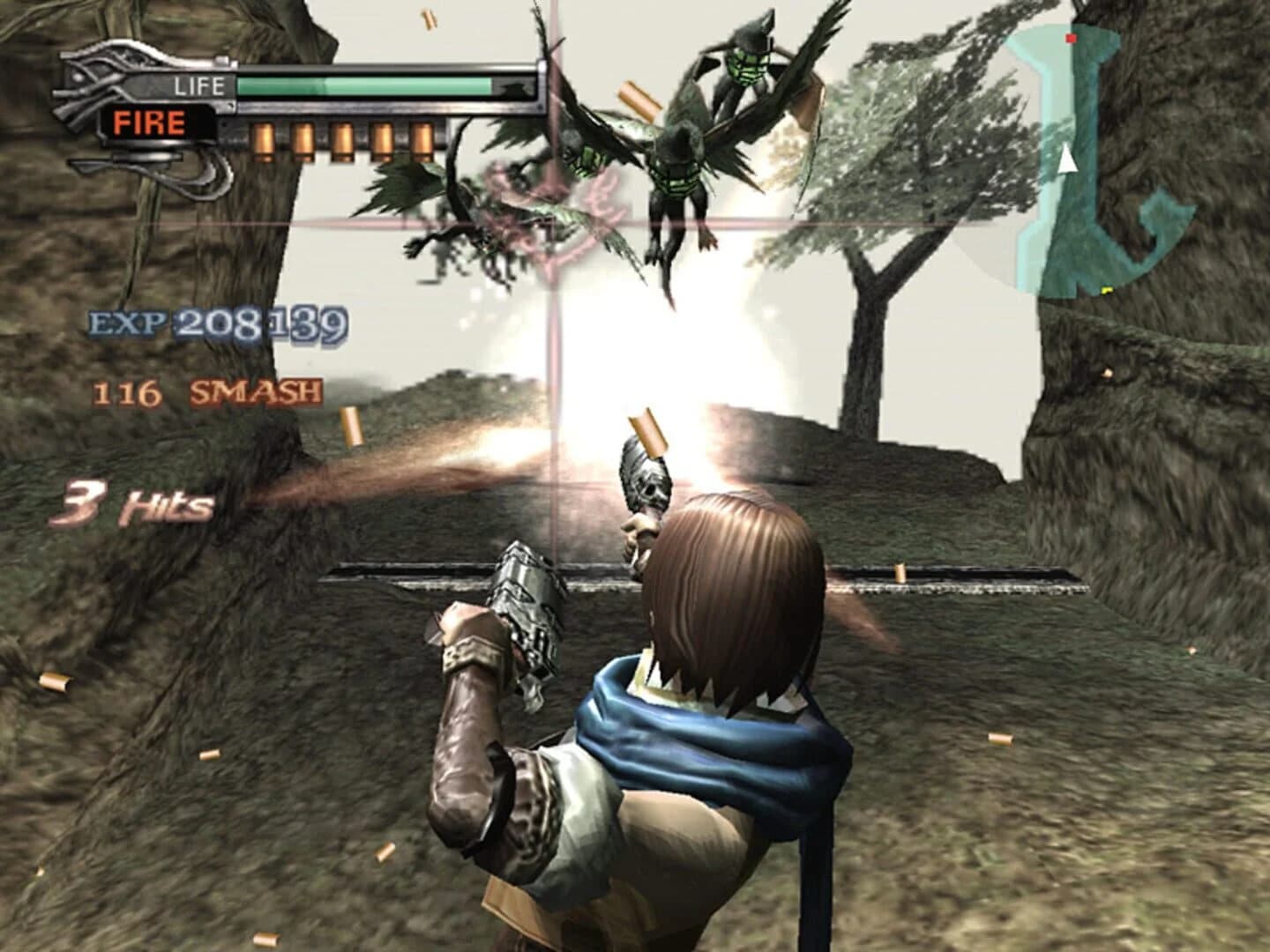Click the middle flying gargoyle enemy
Image resolution: width=1270 pixels, height=952 pixels.
click(x=679, y=176)
